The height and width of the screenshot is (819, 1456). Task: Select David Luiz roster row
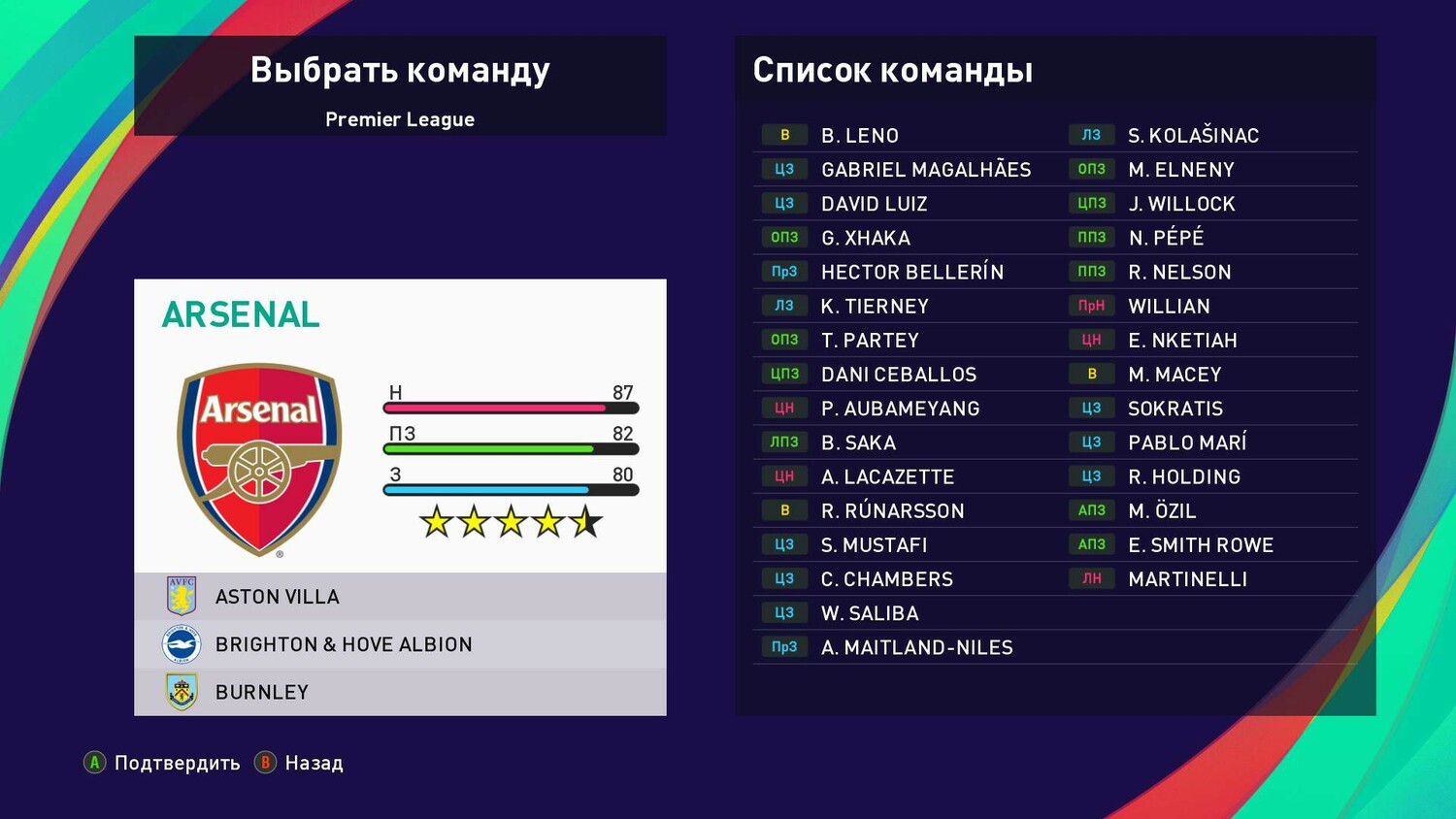[874, 204]
